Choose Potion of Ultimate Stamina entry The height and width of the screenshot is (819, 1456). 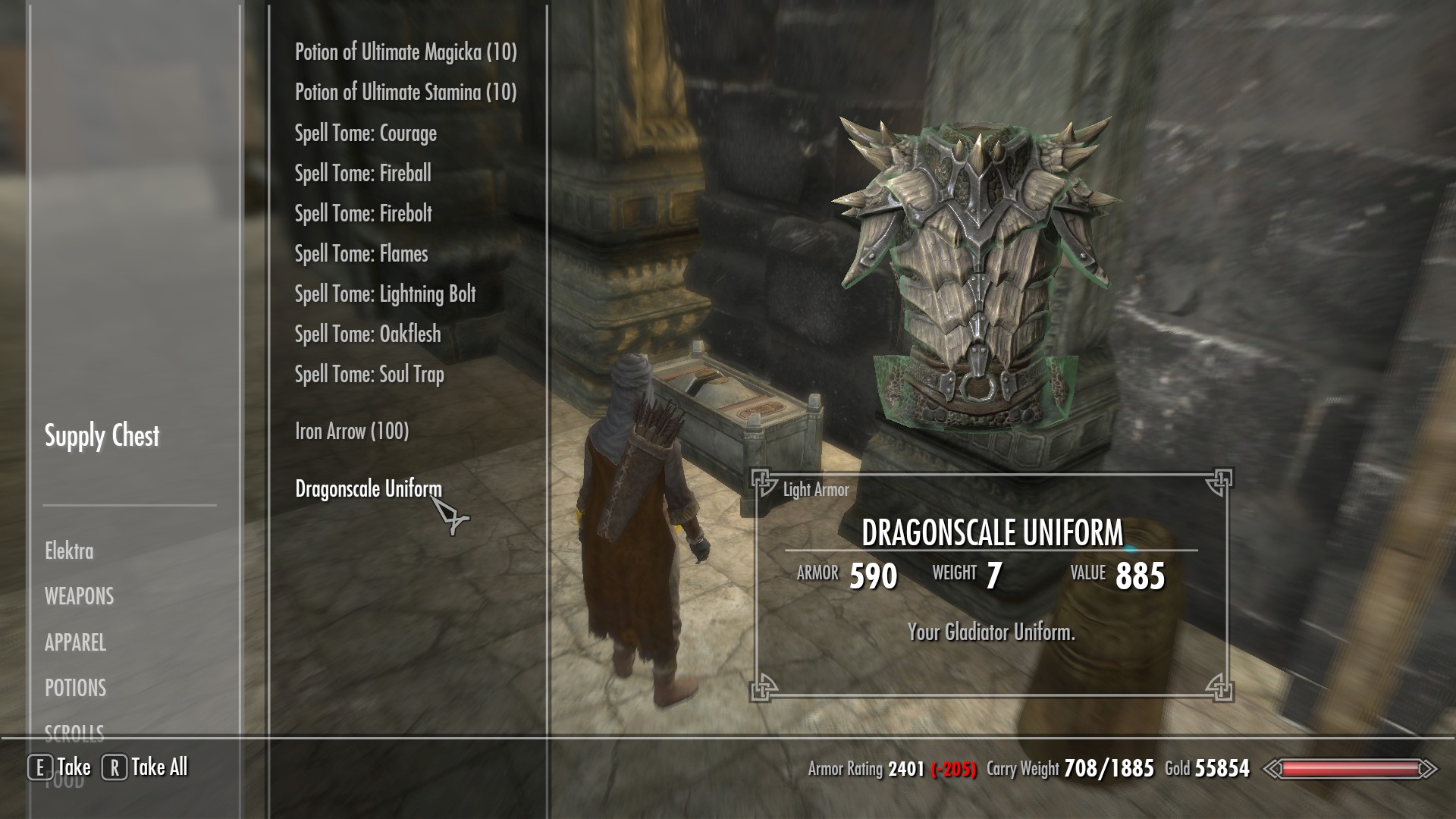pos(406,93)
